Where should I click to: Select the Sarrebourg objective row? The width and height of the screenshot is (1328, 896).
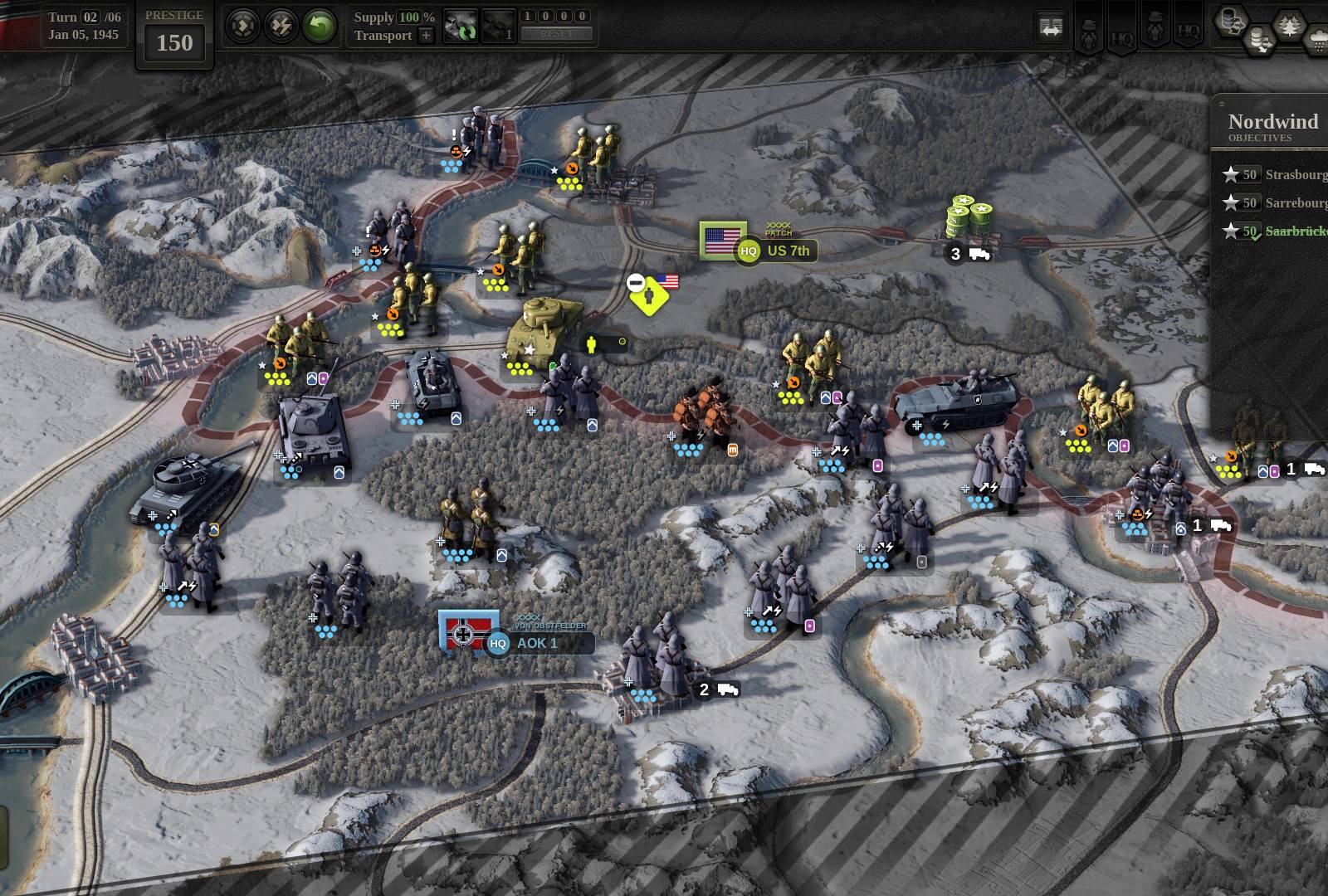(1274, 202)
